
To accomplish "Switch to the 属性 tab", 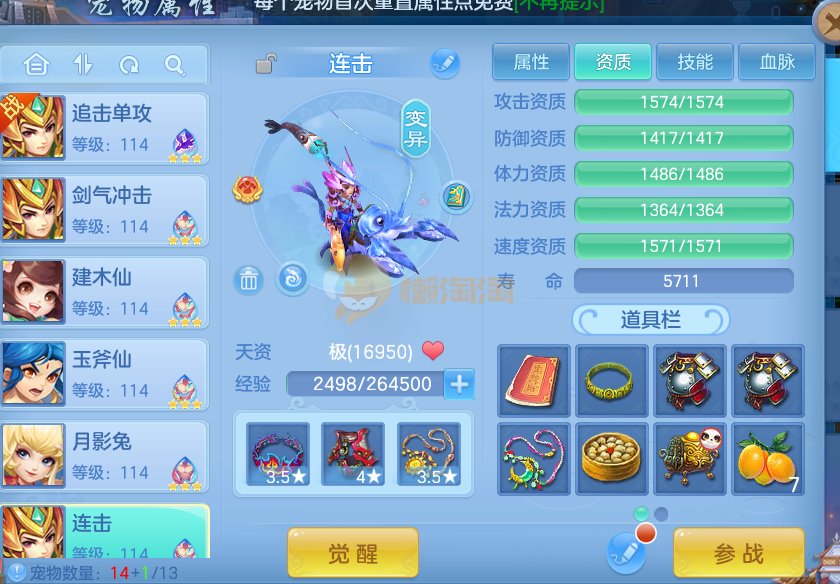I will (x=530, y=62).
